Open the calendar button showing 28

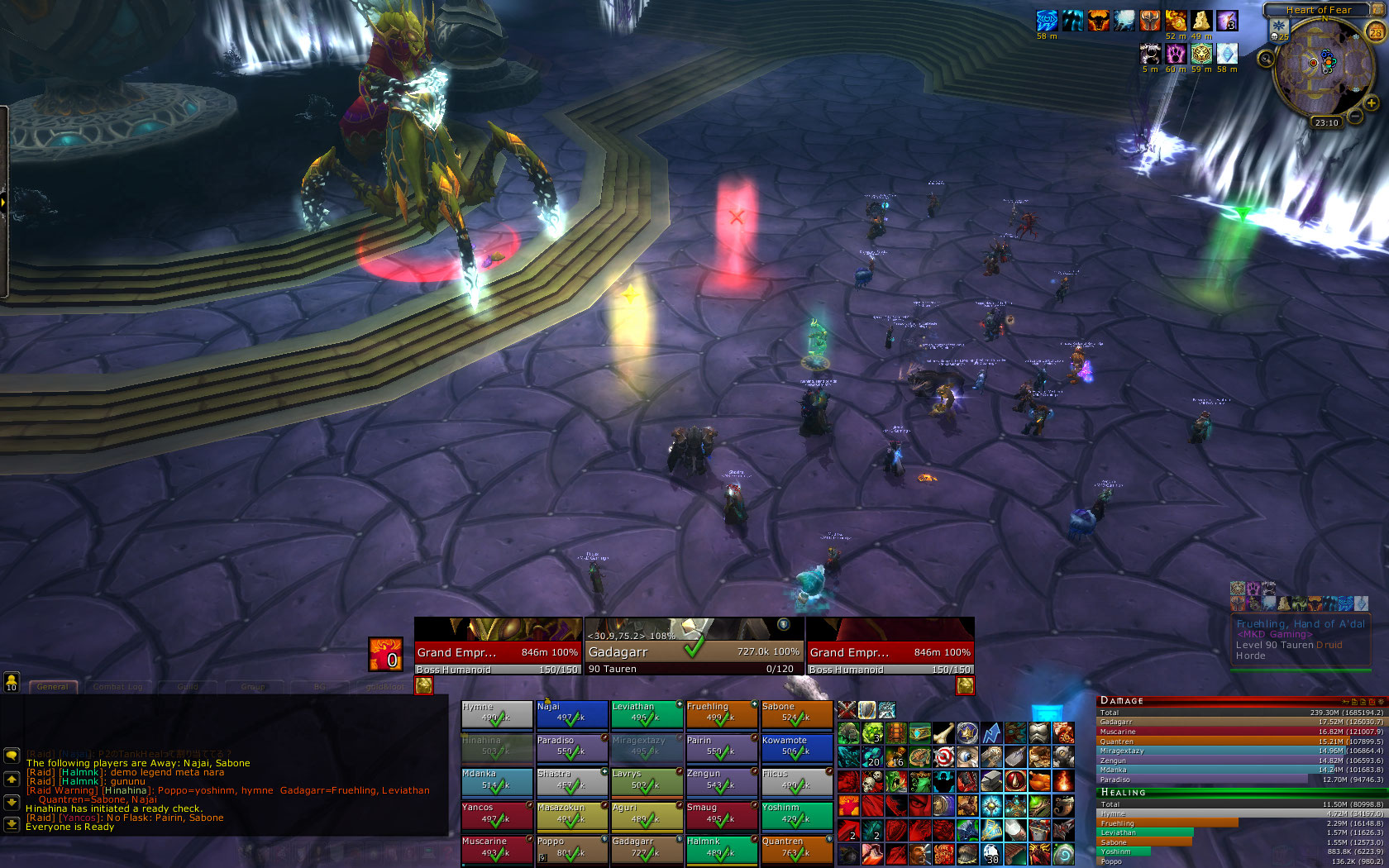1376,32
